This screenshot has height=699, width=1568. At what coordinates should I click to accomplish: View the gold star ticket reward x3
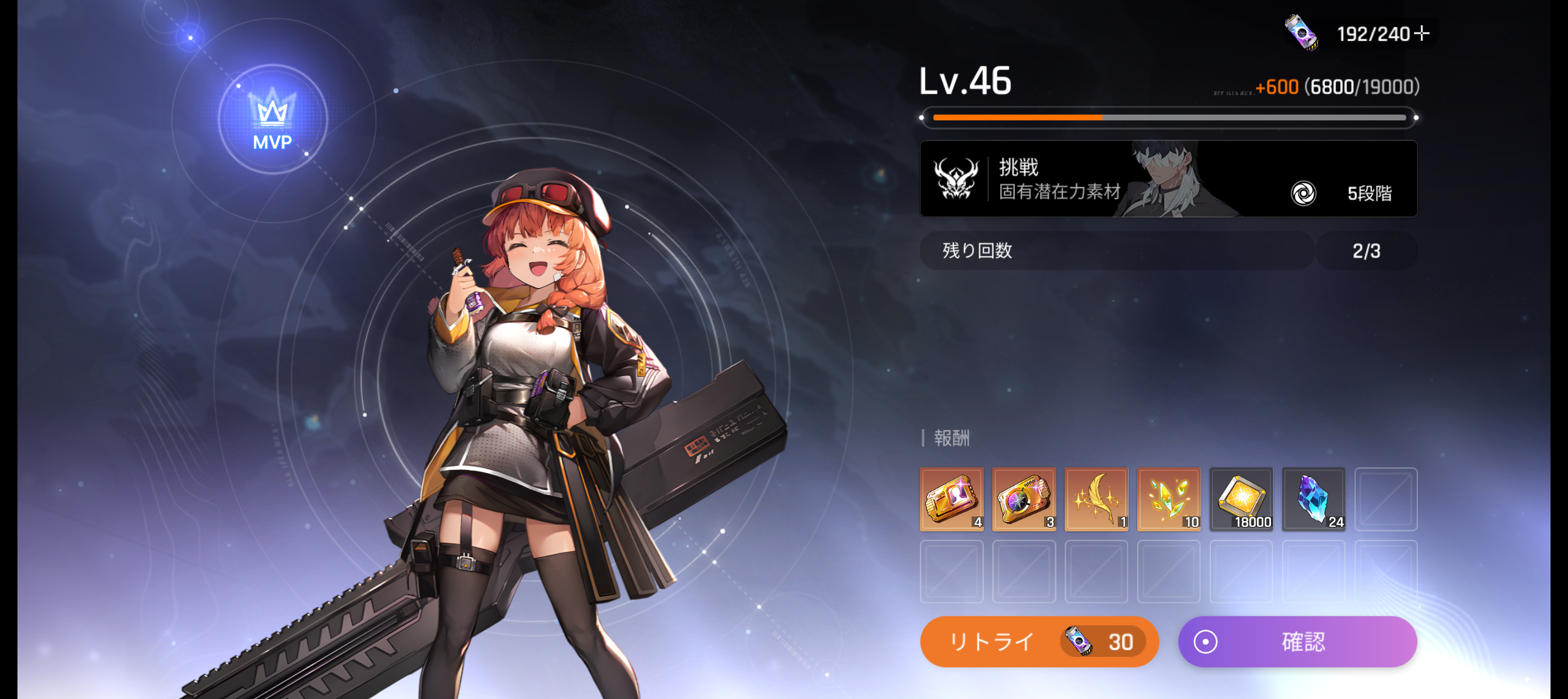click(x=1024, y=499)
